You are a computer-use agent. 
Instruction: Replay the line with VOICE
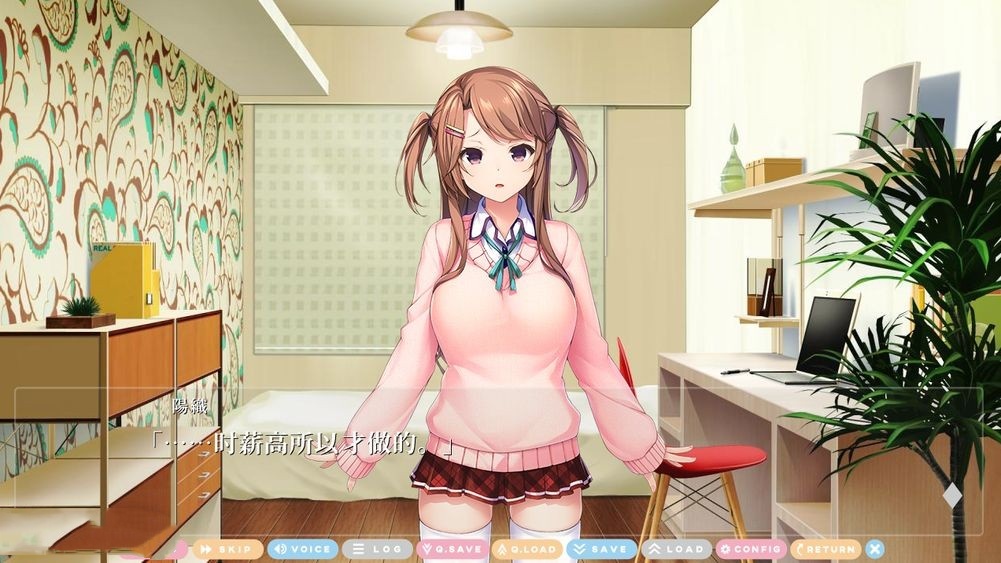pos(302,549)
